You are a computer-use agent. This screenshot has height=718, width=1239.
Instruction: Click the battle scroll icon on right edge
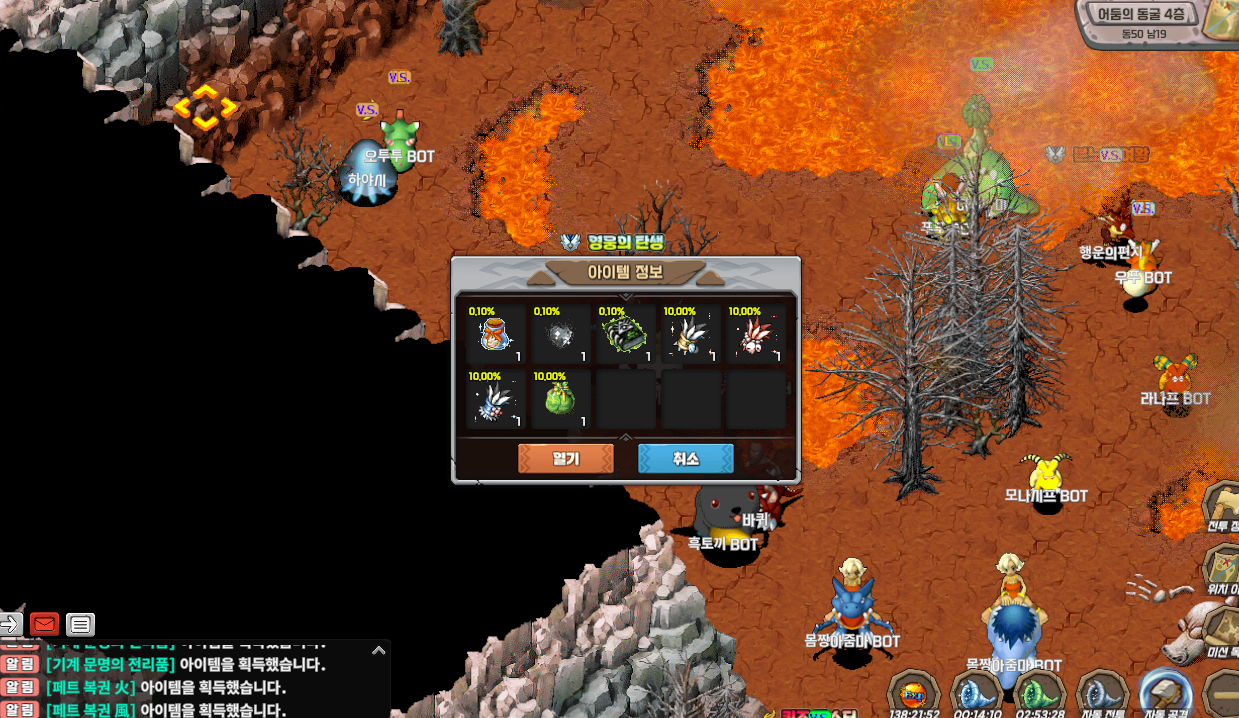[x=1223, y=505]
